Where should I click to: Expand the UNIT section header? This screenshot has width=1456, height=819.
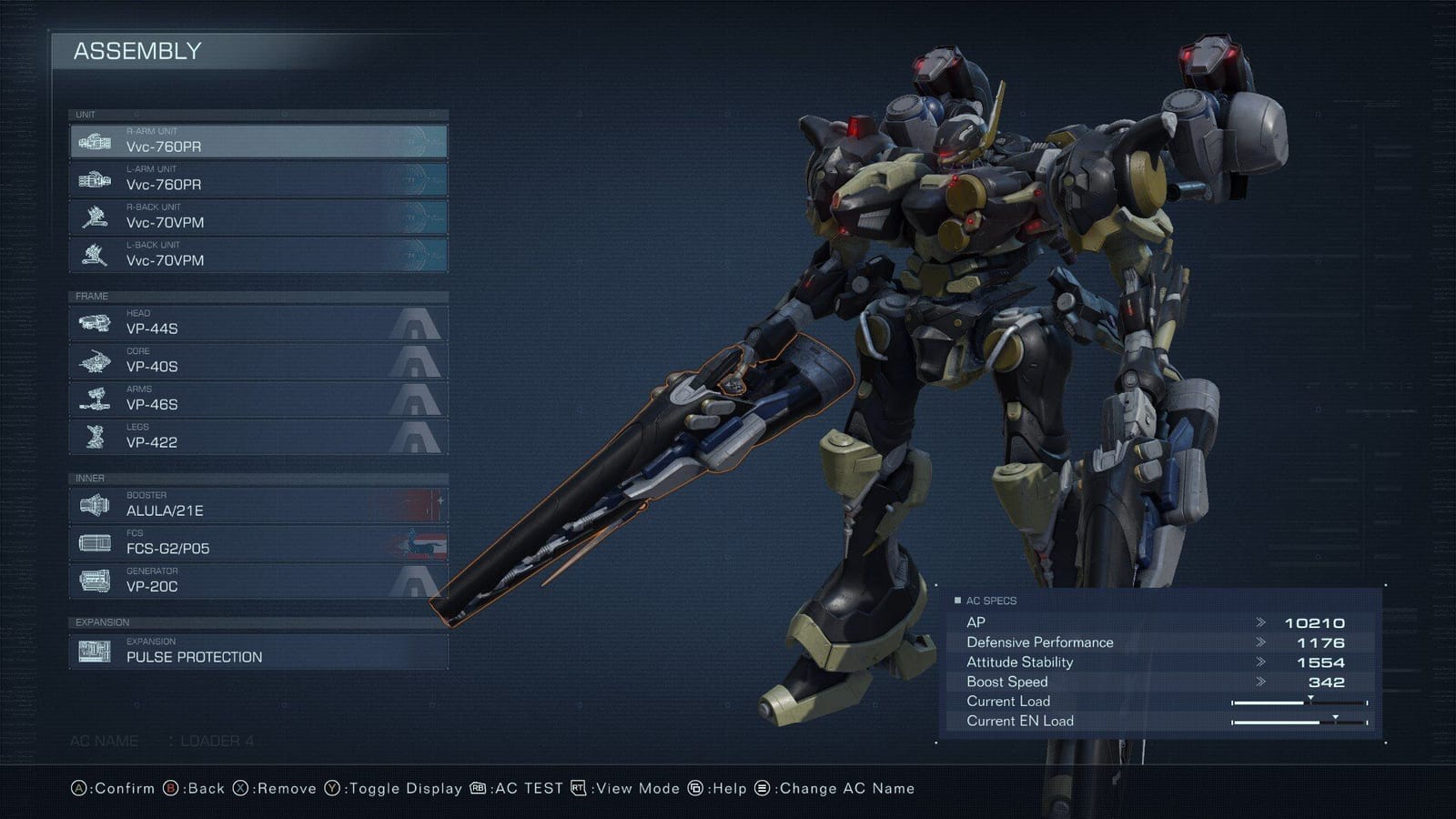86,114
